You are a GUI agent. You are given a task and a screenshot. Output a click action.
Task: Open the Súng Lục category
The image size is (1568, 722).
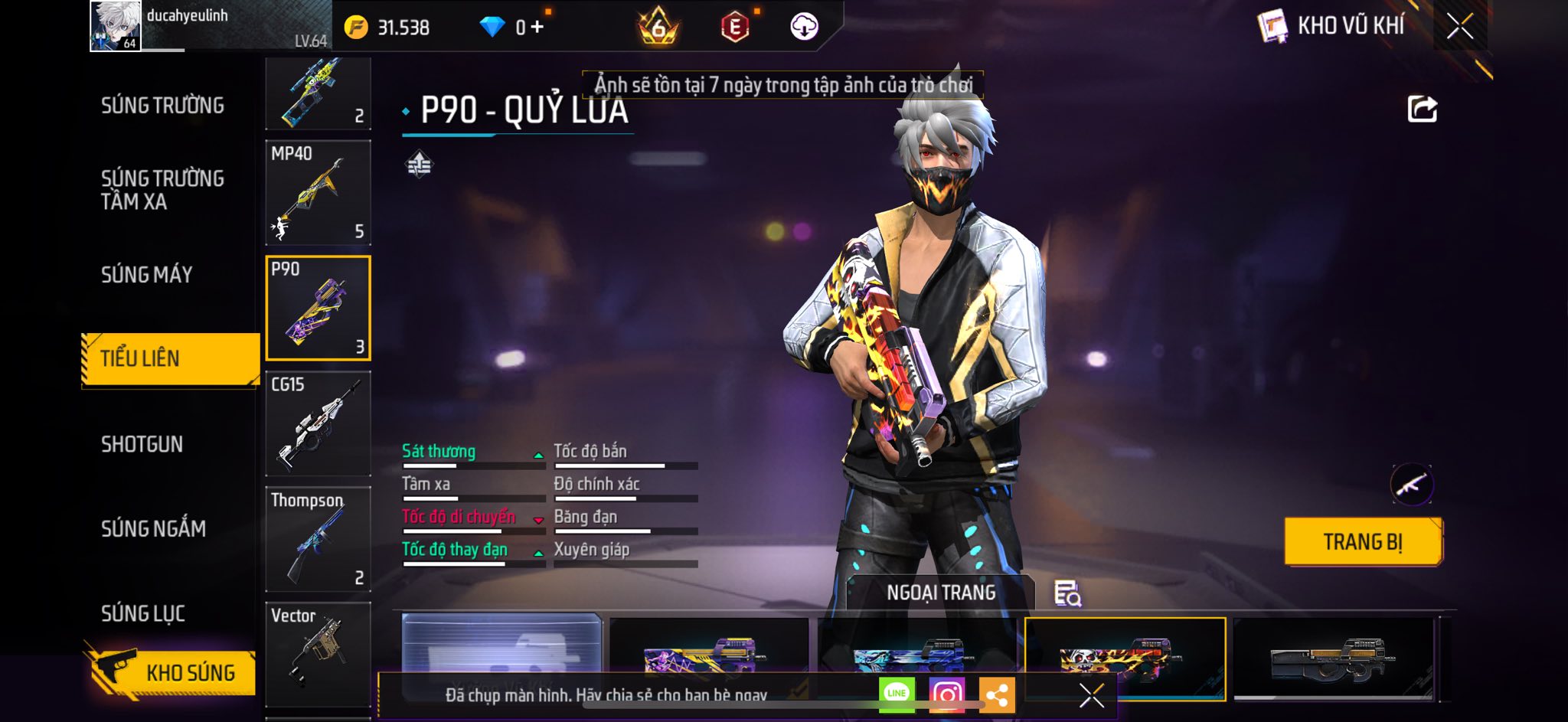point(143,613)
